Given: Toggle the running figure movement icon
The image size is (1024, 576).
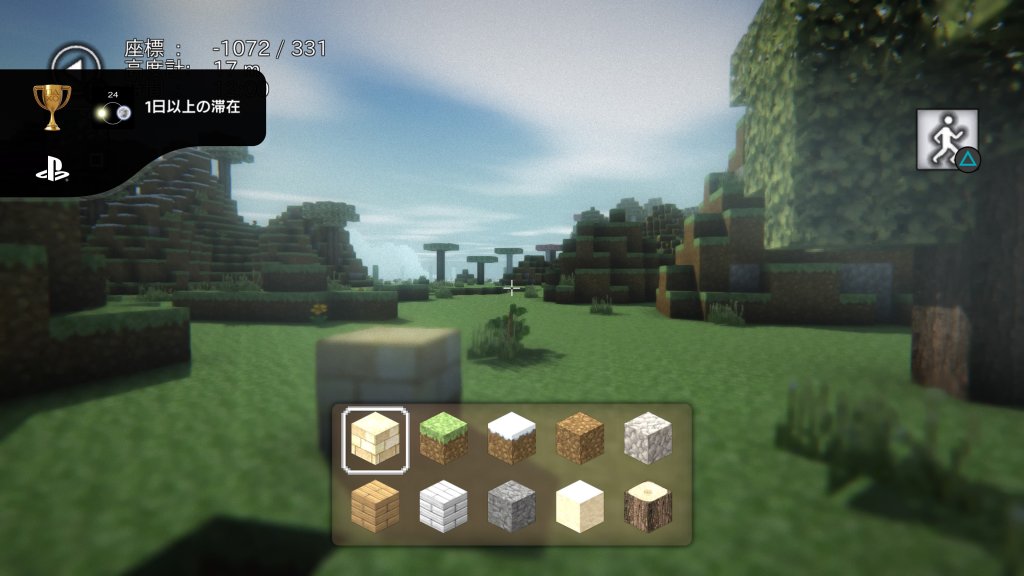Looking at the screenshot, I should click(x=946, y=140).
